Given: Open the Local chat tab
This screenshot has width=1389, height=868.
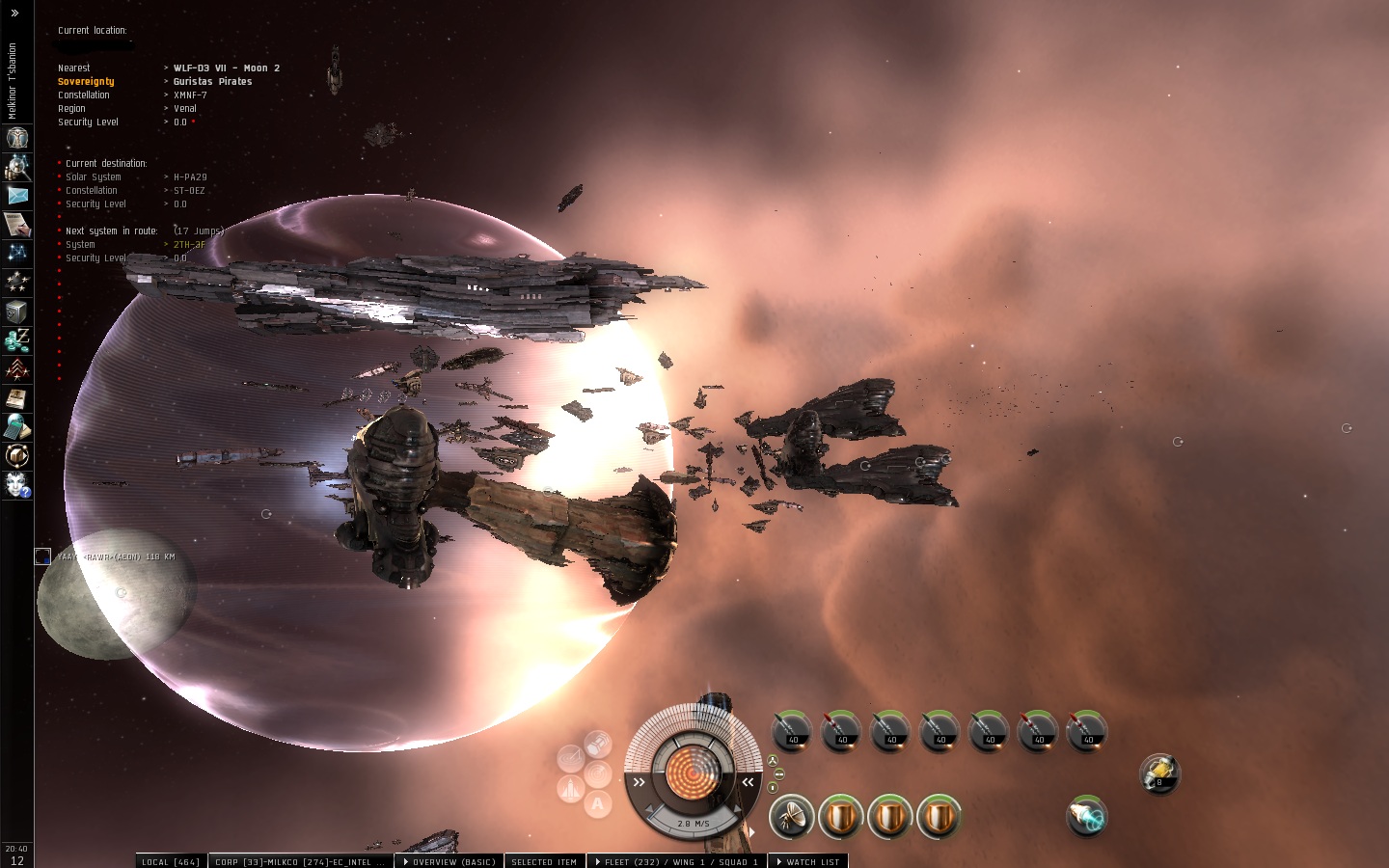Looking at the screenshot, I should (x=171, y=861).
